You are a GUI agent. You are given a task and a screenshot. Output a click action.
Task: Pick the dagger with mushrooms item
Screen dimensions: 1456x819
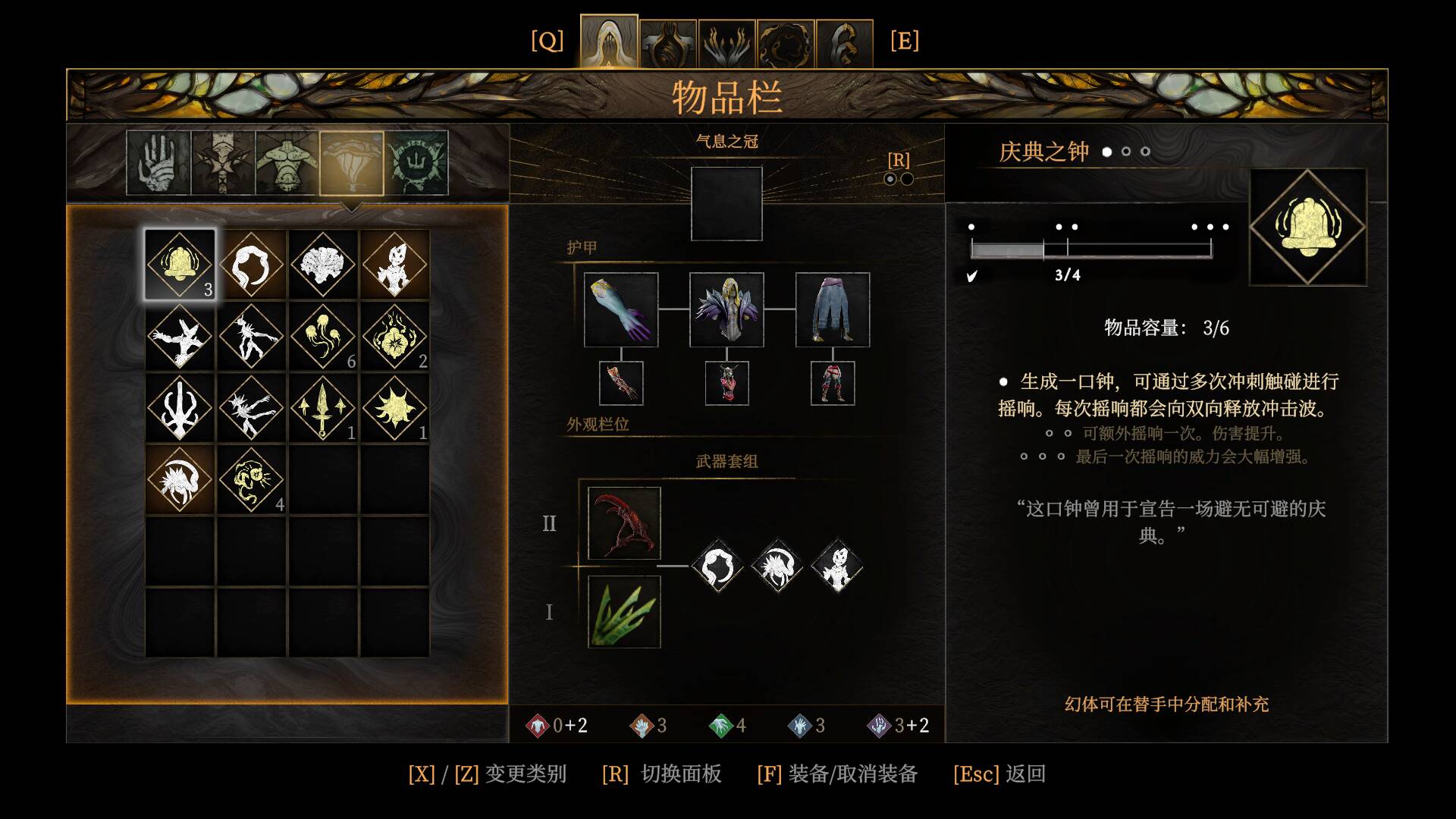323,408
